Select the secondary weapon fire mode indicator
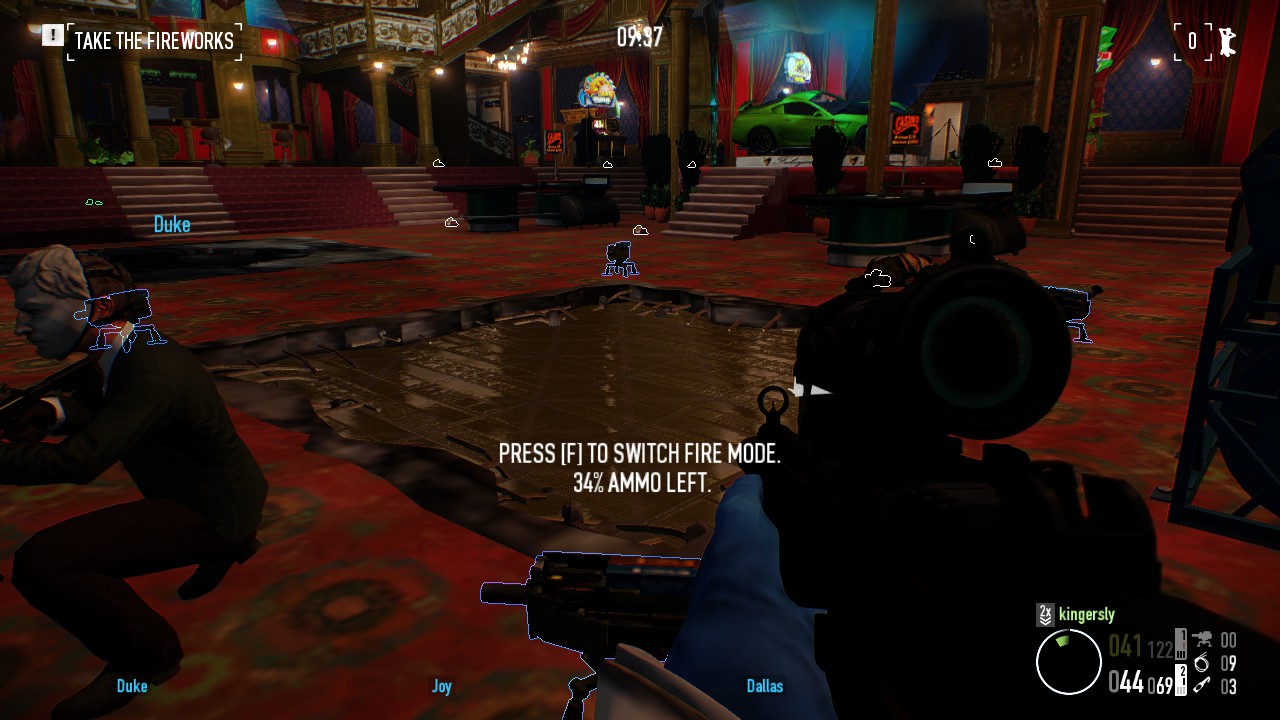Viewport: 1280px width, 720px height. (1181, 680)
